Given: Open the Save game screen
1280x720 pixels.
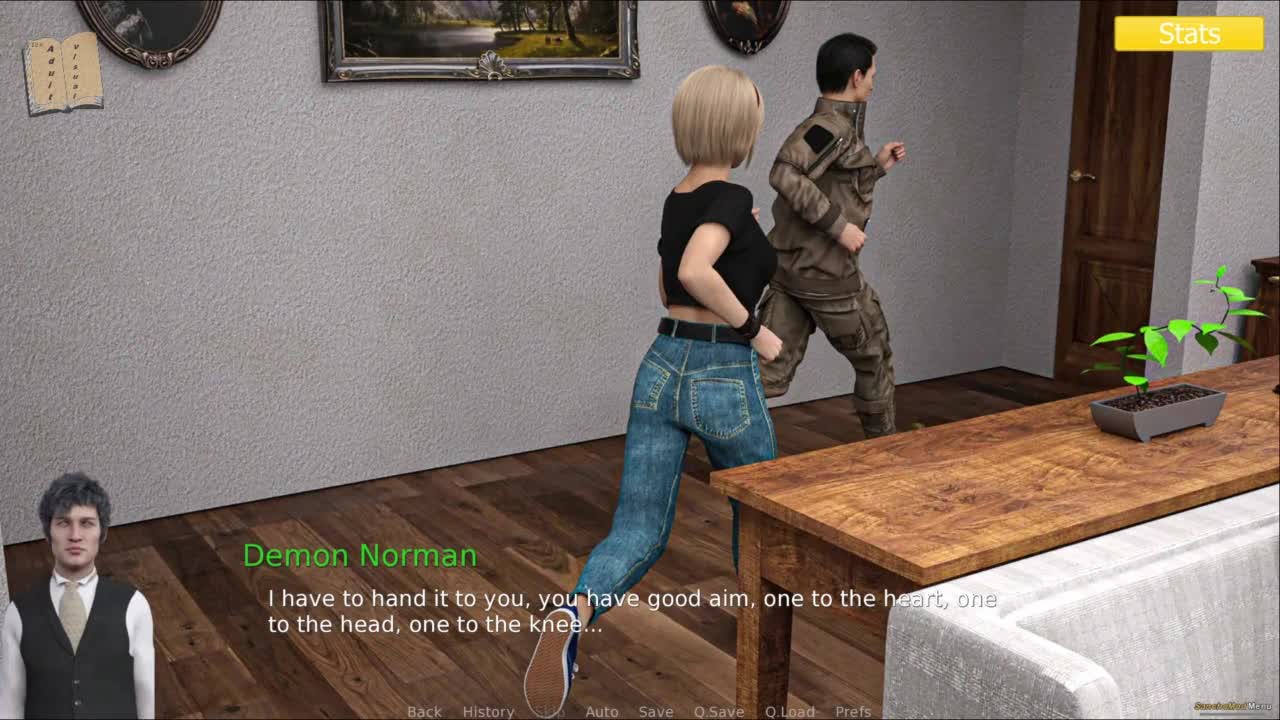Looking at the screenshot, I should point(655,711).
